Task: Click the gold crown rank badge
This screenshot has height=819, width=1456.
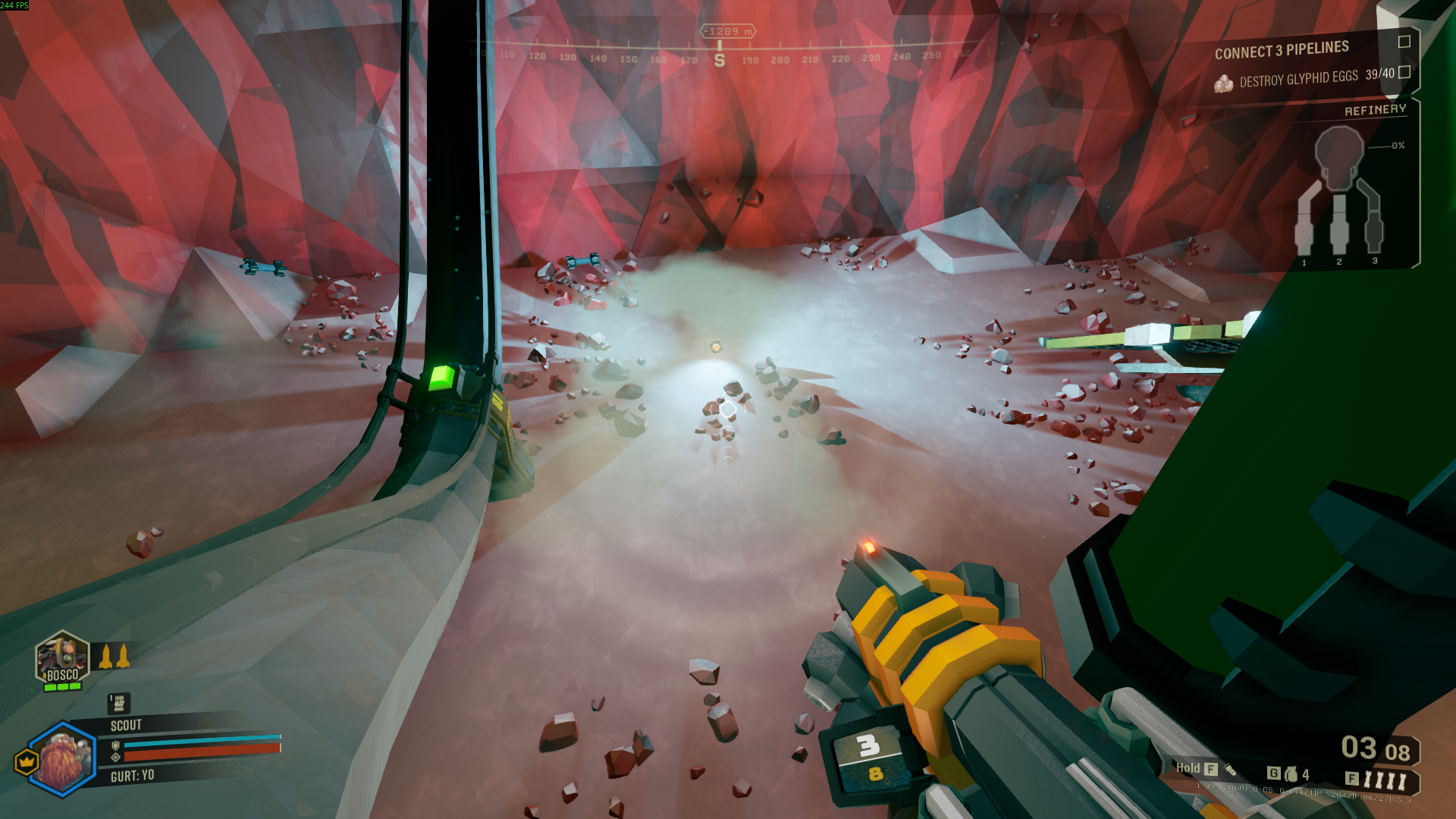Action: [27, 761]
